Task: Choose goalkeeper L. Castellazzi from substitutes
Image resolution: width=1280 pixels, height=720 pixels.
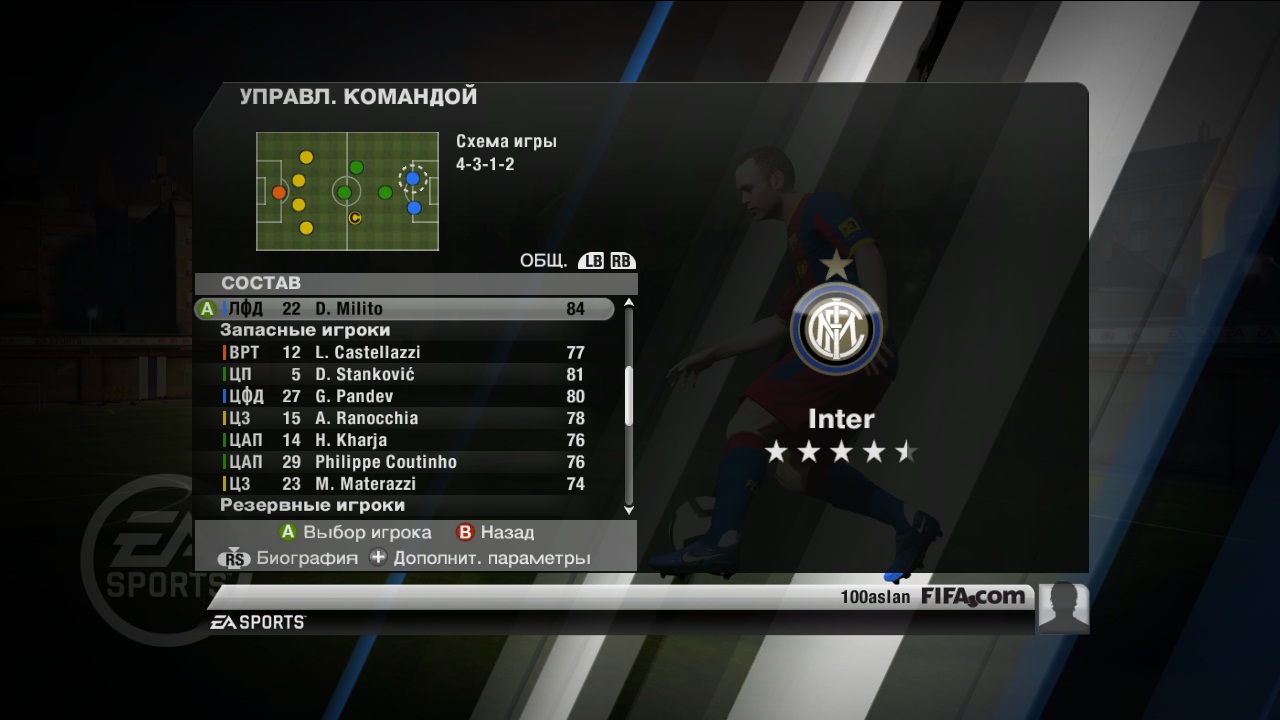Action: tap(404, 352)
